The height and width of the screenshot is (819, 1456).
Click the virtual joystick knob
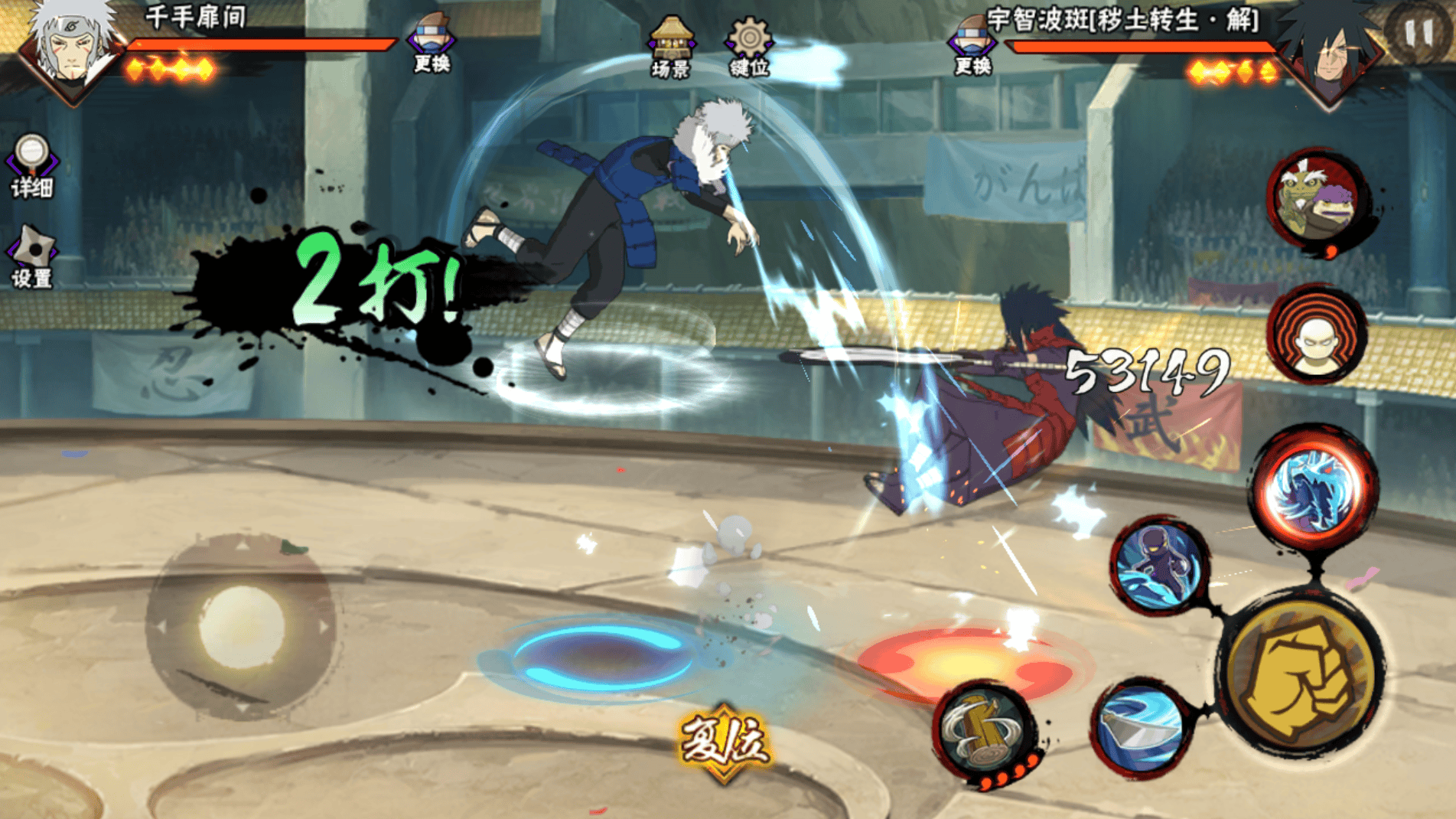242,625
